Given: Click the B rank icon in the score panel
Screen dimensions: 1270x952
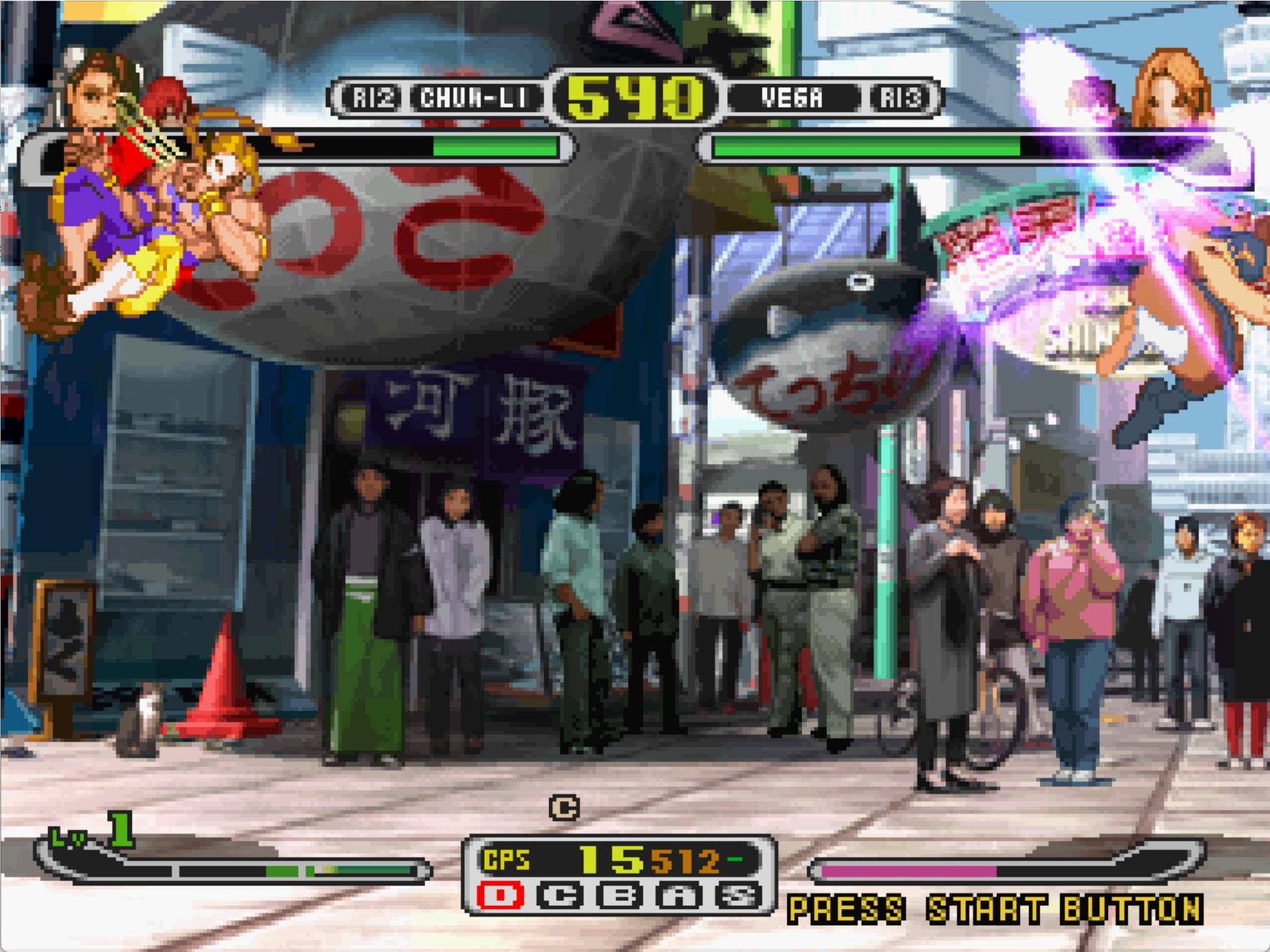Looking at the screenshot, I should [619, 896].
